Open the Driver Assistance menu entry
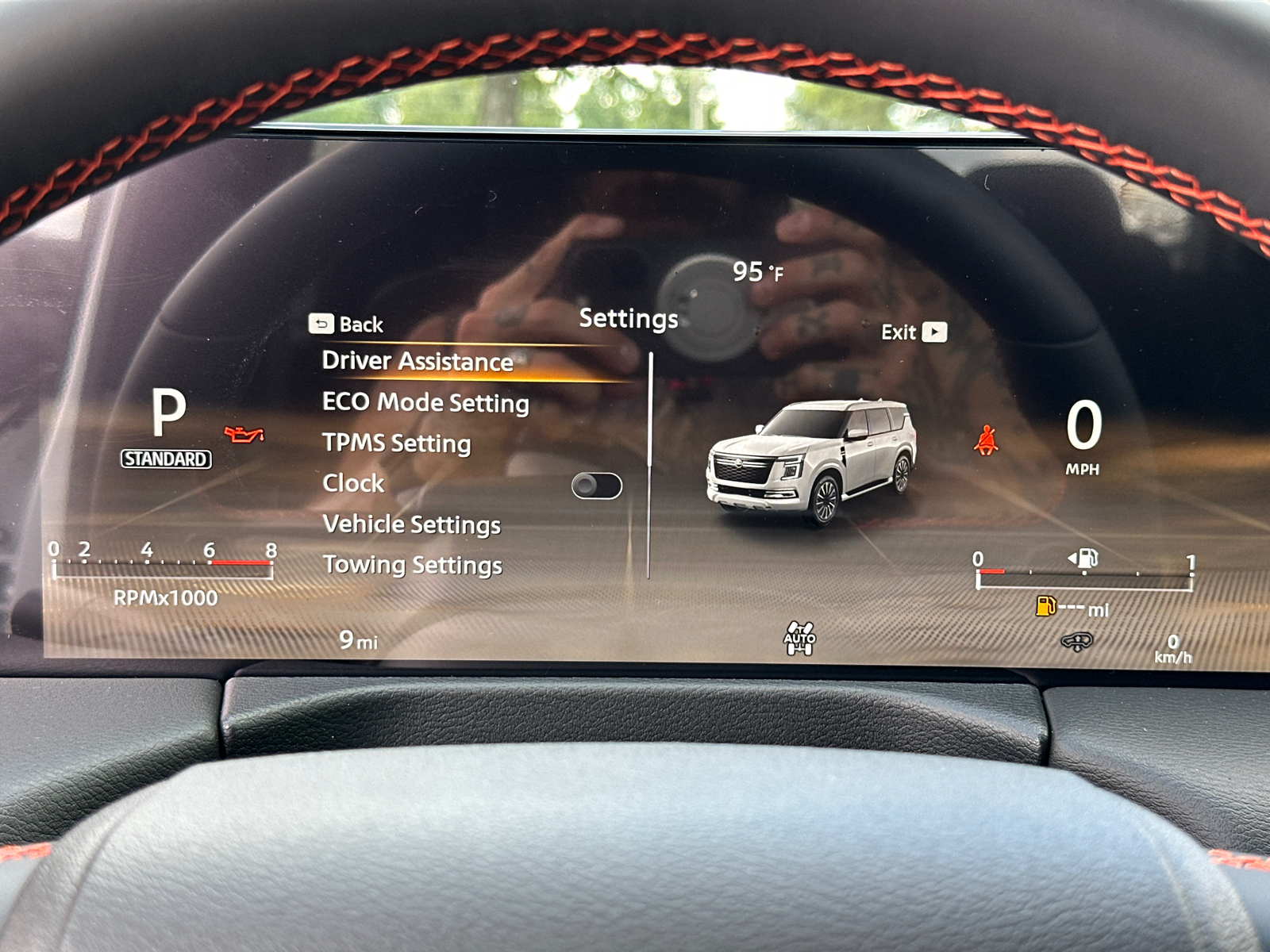Image resolution: width=1270 pixels, height=952 pixels. point(418,361)
